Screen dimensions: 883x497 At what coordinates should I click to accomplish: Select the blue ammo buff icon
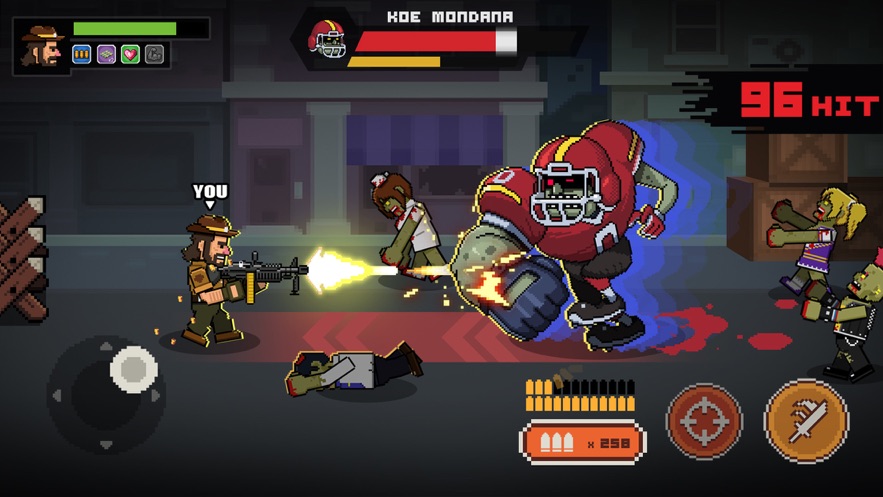[x=82, y=55]
